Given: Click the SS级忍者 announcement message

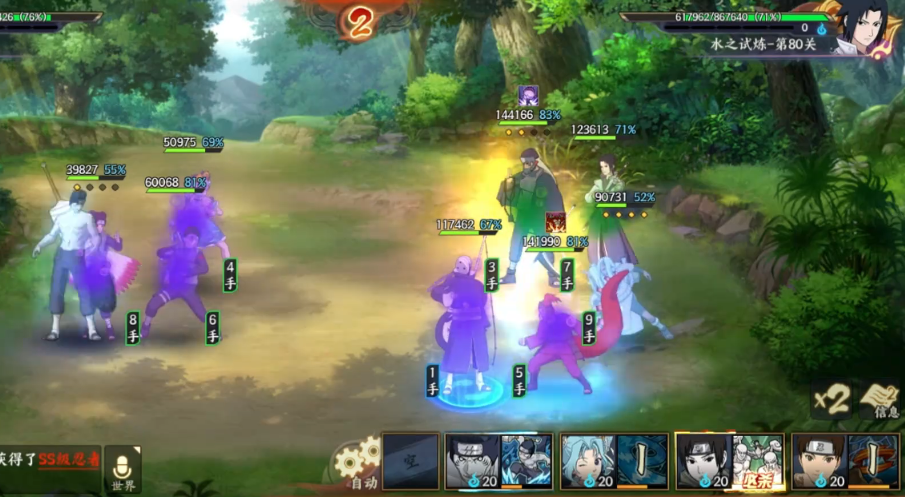Looking at the screenshot, I should pos(48,458).
